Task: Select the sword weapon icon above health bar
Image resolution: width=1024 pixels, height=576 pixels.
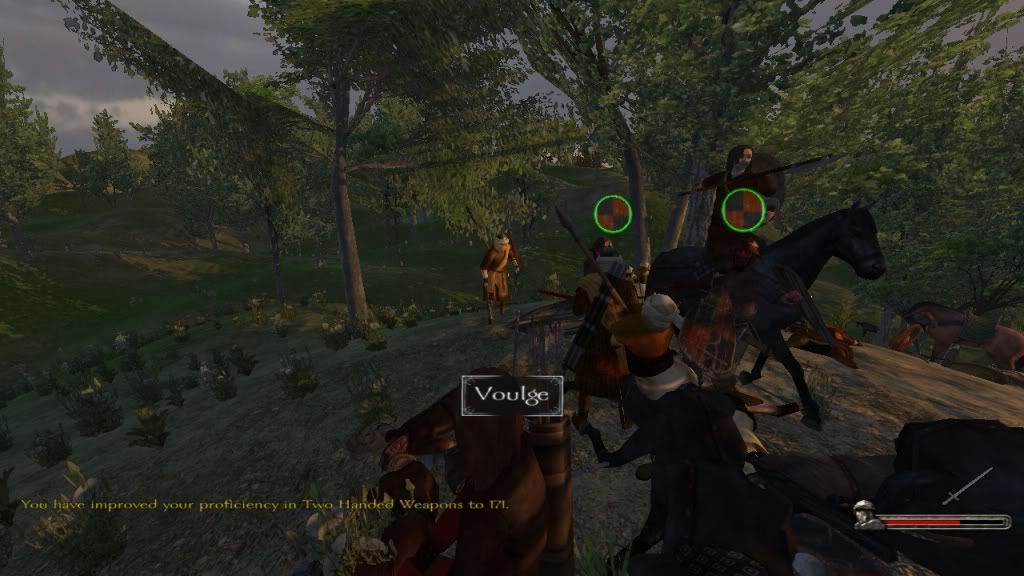Action: 967,486
